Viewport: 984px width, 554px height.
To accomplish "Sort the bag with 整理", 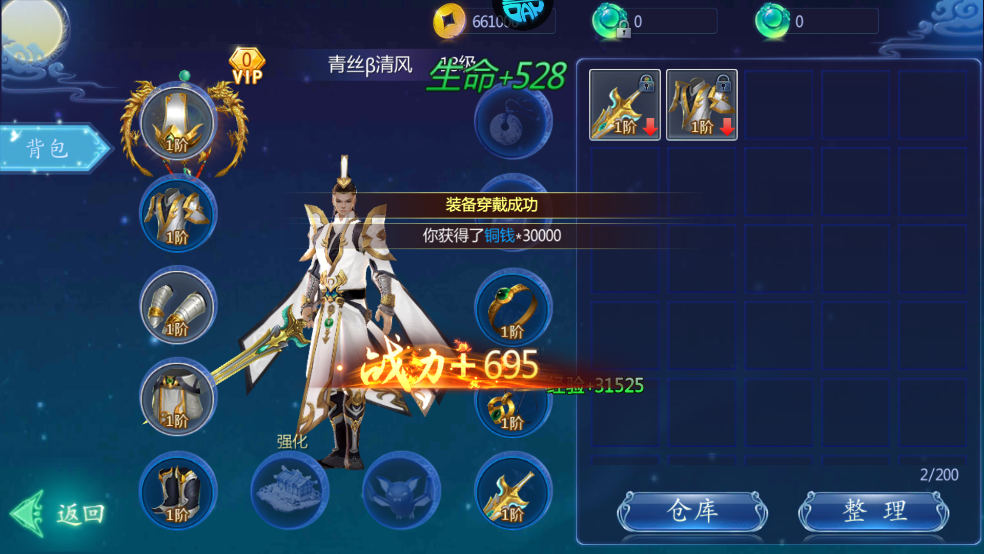I will pyautogui.click(x=872, y=511).
